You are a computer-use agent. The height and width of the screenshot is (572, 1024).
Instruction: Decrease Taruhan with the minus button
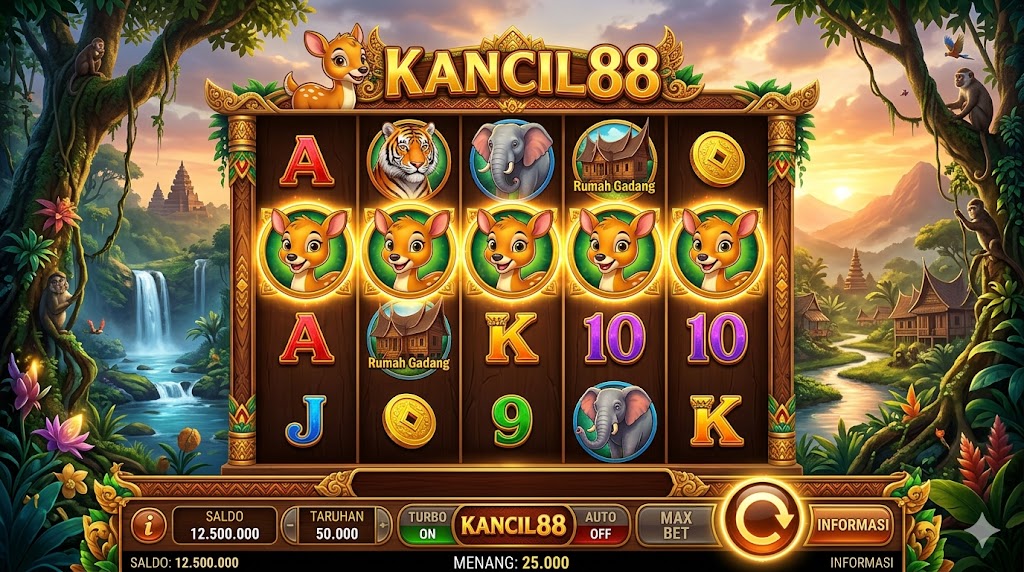click(290, 525)
